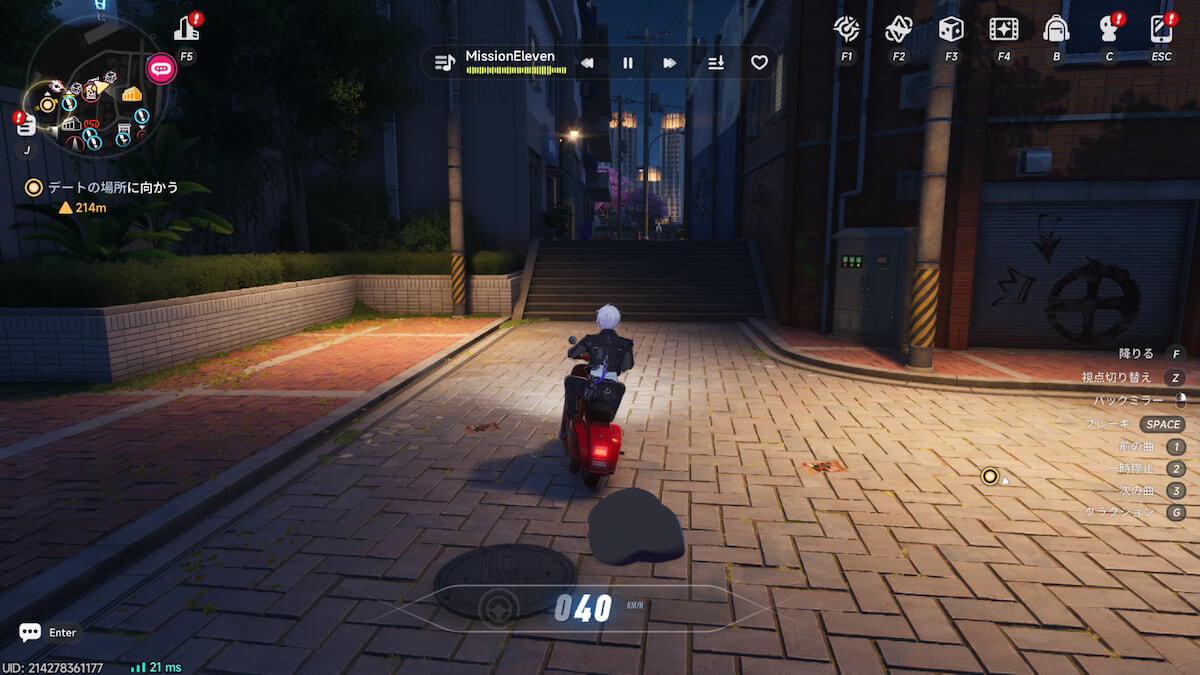The width and height of the screenshot is (1200, 675).
Task: Pause the MissionEleven music track
Action: [628, 63]
